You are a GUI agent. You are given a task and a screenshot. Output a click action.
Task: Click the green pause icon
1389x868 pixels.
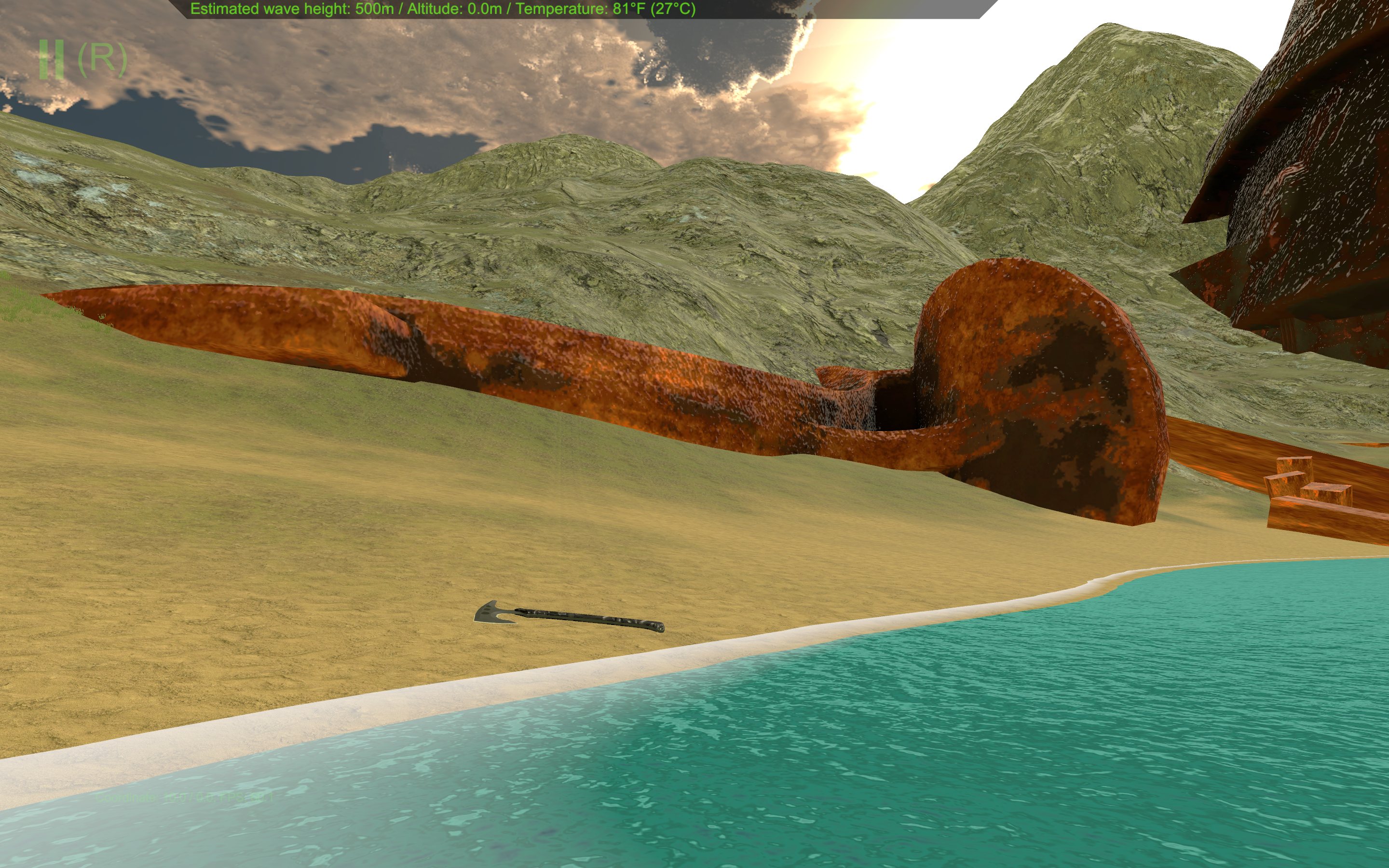click(x=51, y=59)
